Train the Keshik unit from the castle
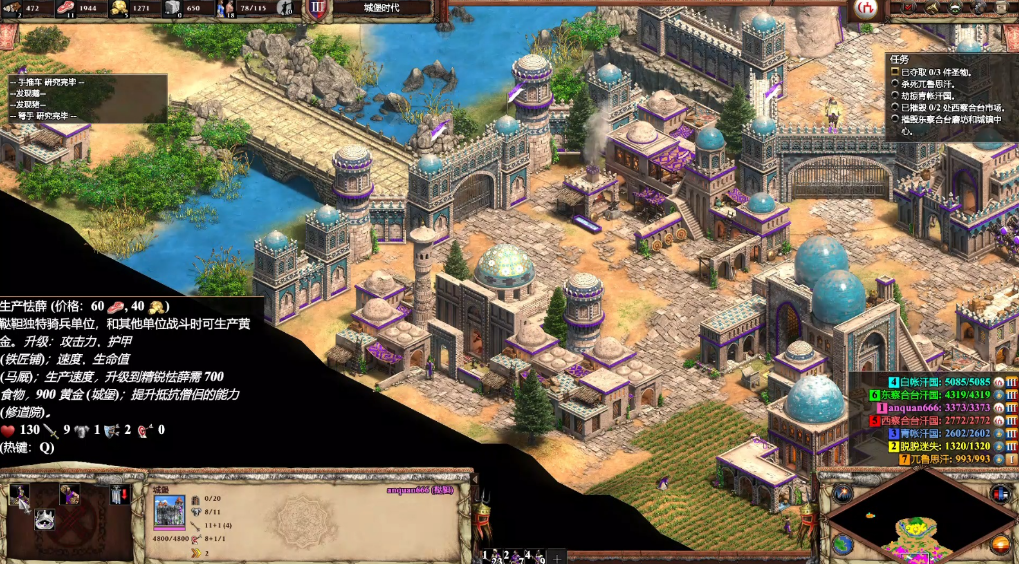 pyautogui.click(x=19, y=494)
